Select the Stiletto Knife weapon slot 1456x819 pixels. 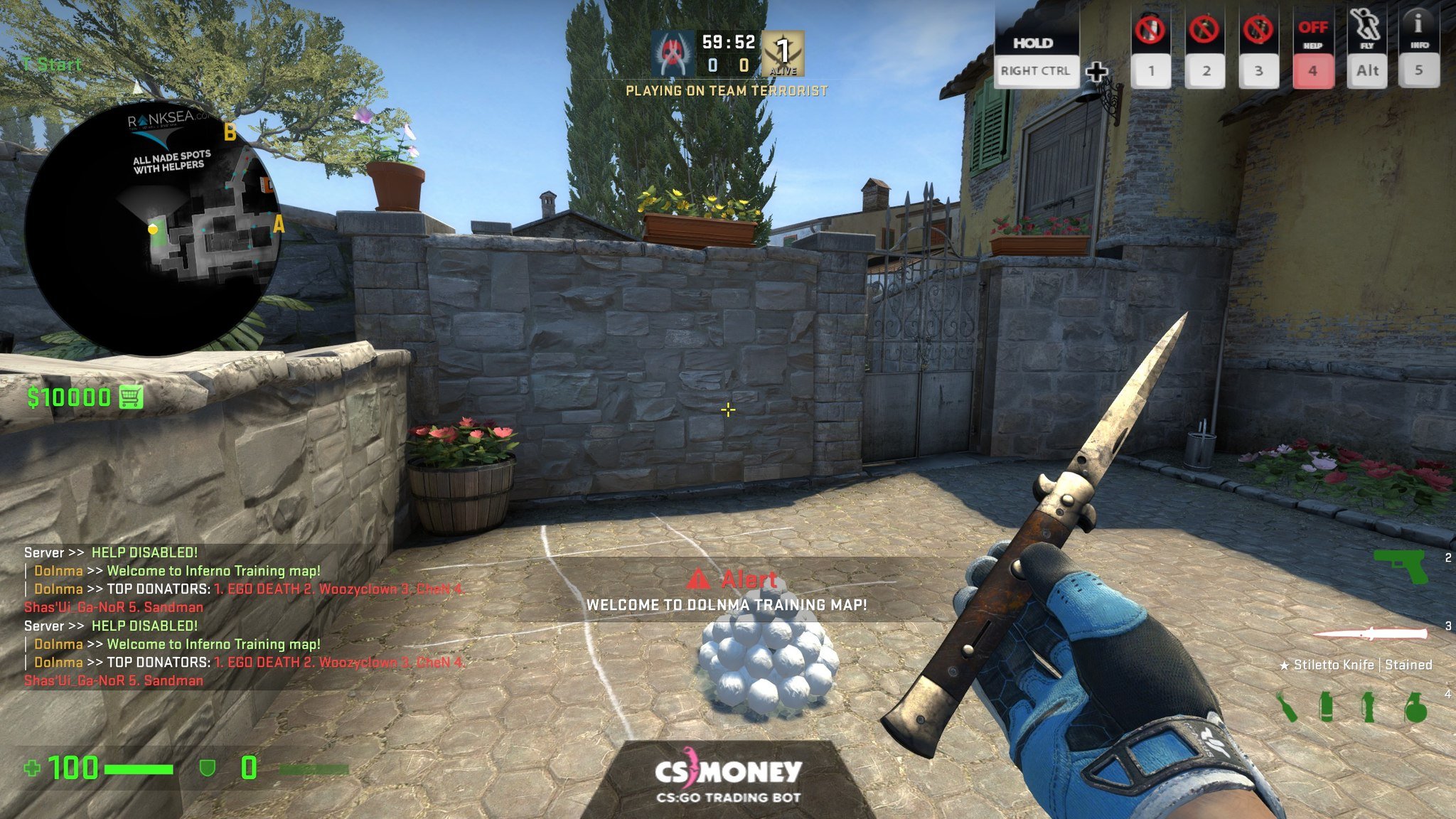[1369, 633]
